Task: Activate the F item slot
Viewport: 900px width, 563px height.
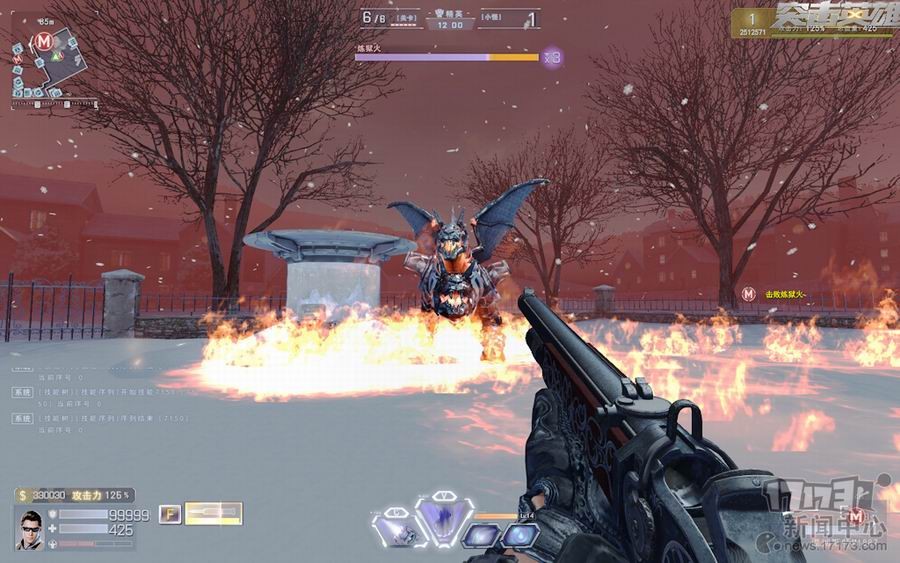Action: click(169, 513)
